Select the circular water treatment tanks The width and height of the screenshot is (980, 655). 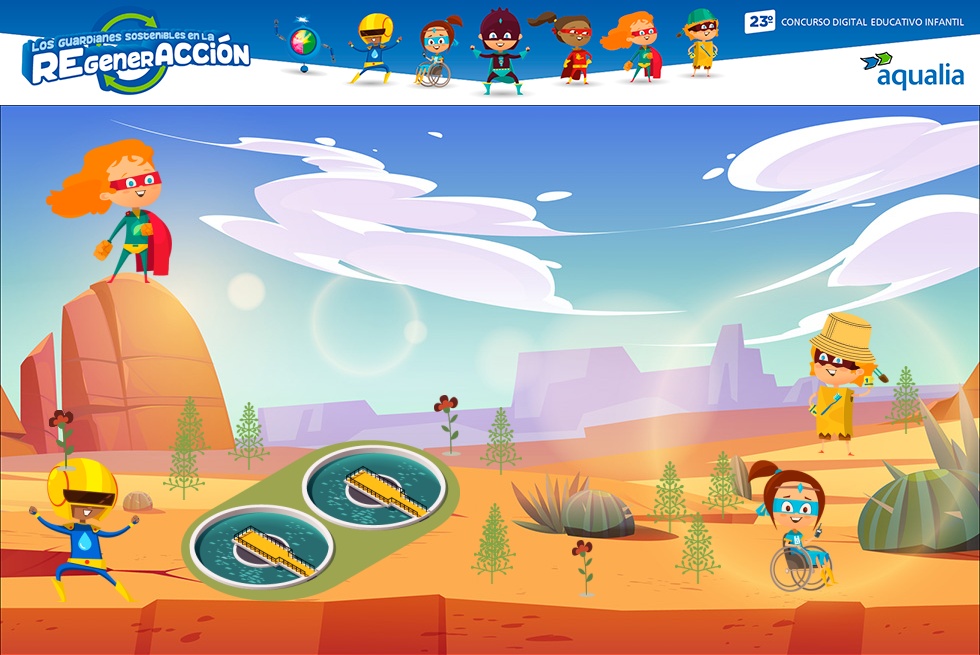click(320, 517)
